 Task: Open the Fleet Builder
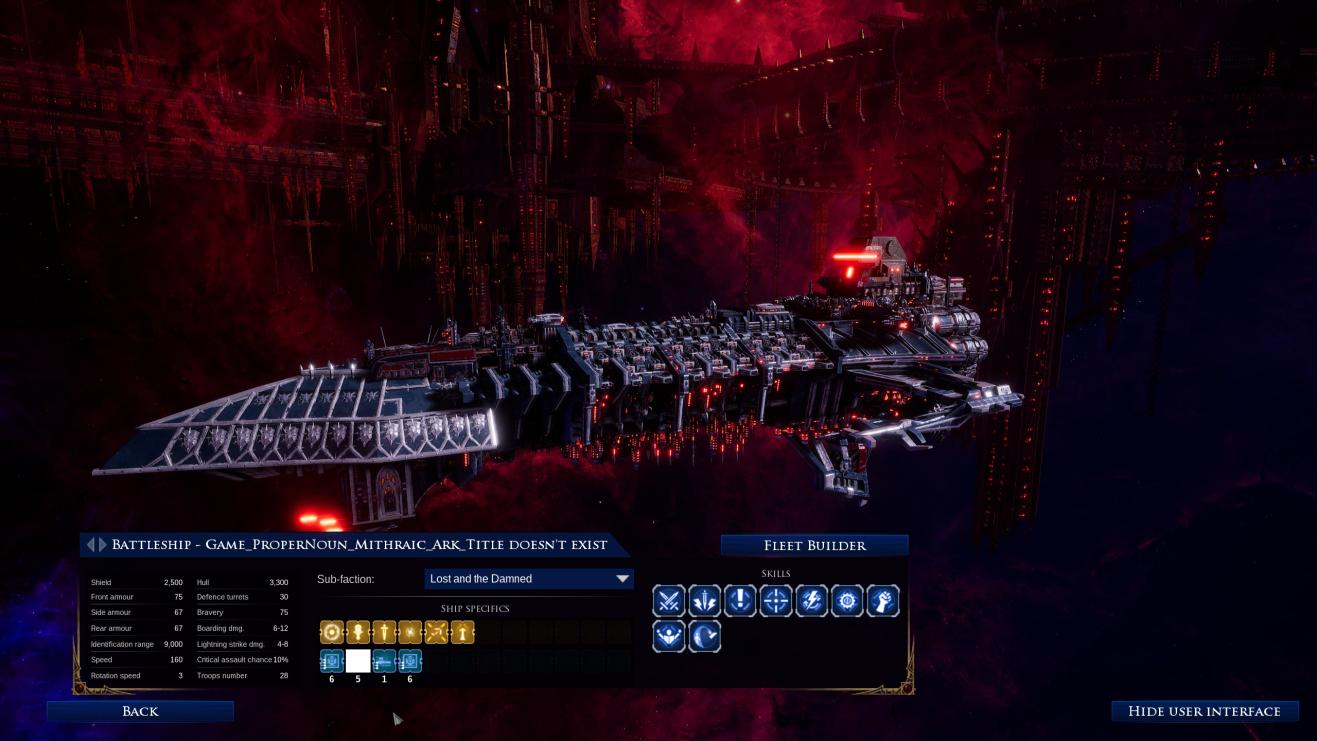[x=814, y=545]
